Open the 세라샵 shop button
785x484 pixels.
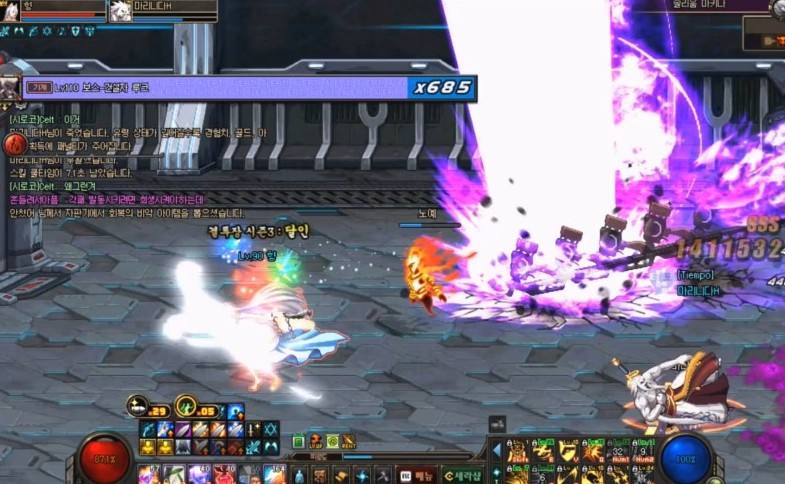tap(463, 475)
